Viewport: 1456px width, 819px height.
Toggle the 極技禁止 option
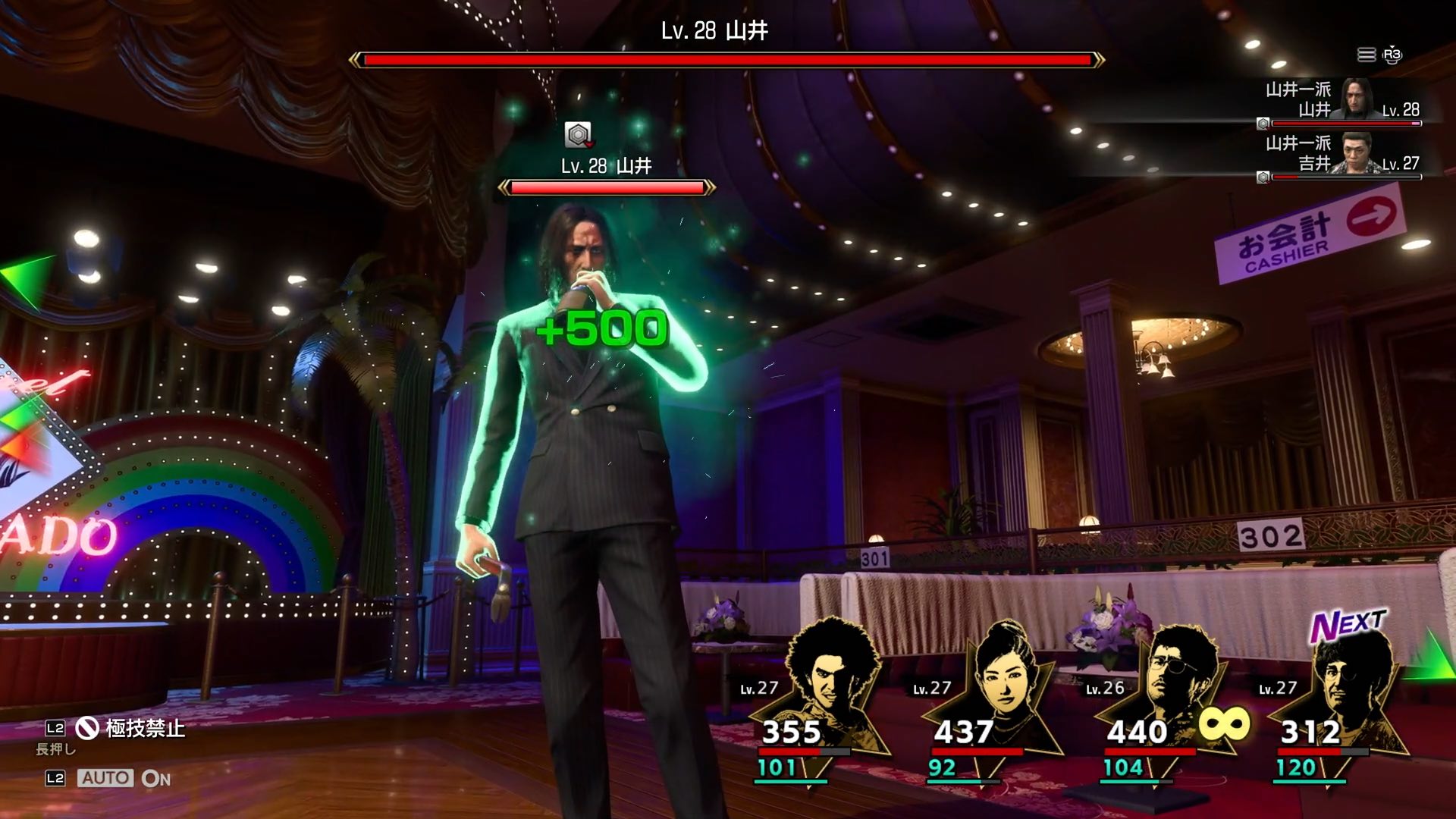point(130,729)
